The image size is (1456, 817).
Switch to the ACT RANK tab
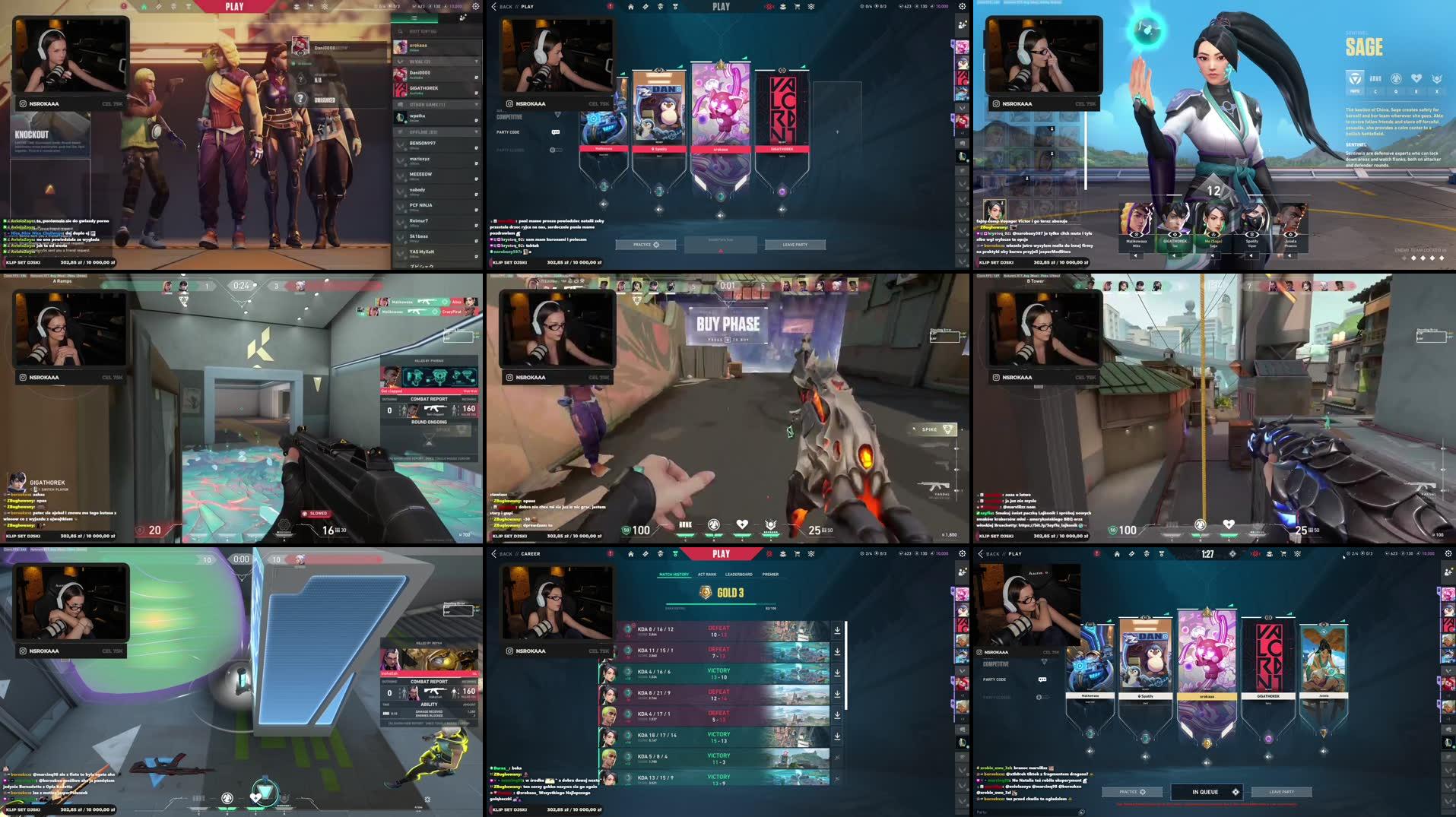707,575
